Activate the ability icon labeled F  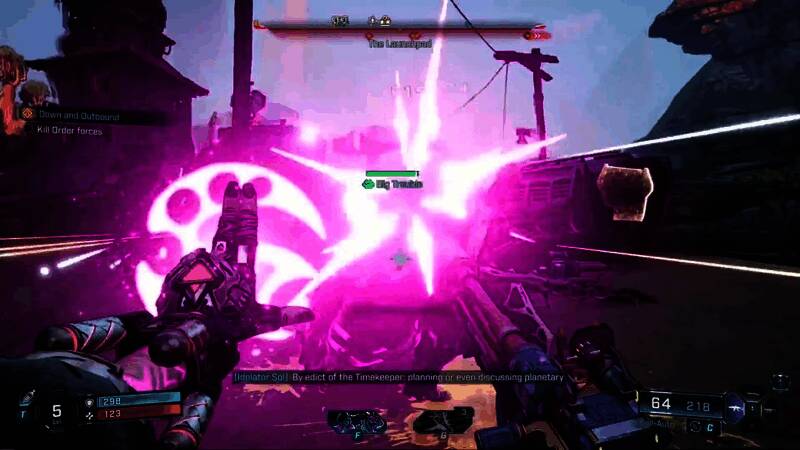357,421
